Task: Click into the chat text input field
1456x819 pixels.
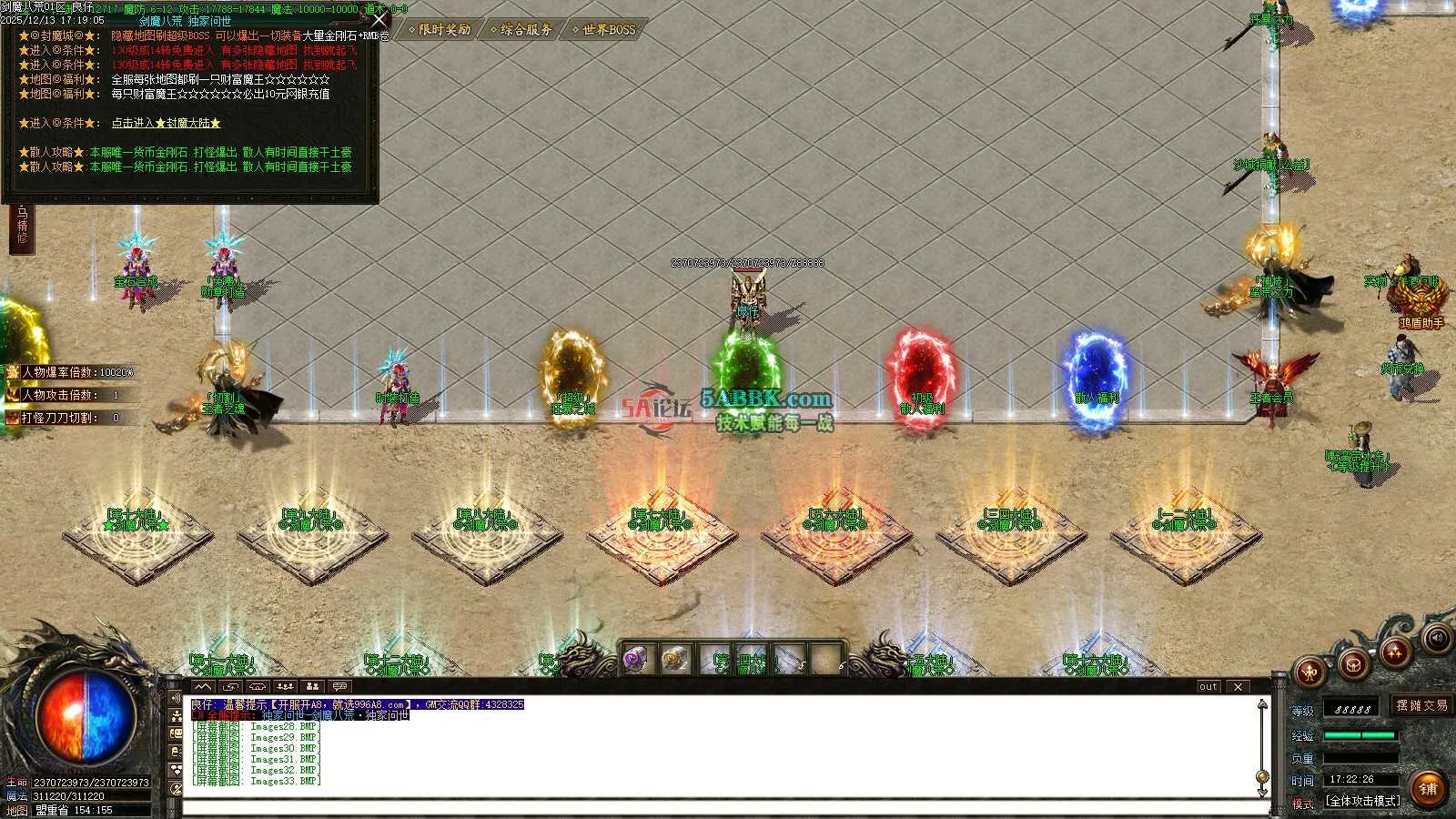Action: pyautogui.click(x=719, y=807)
